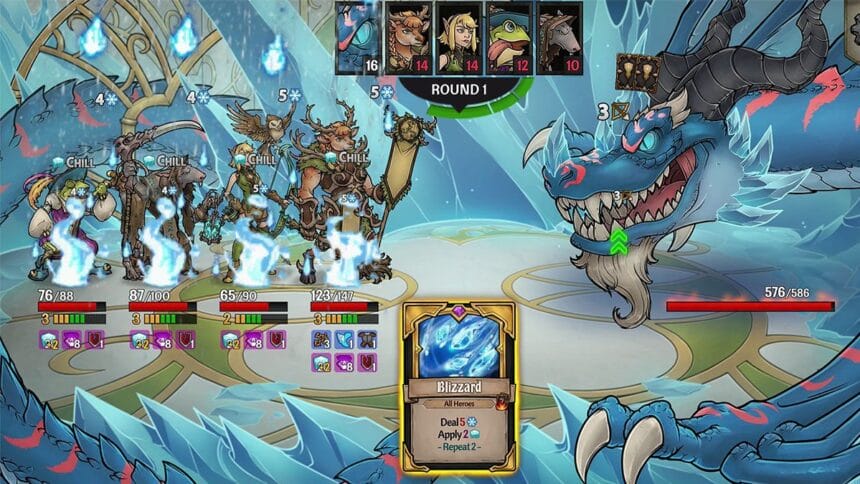
Task: Select the frog hero turn order portrait
Action: point(508,36)
